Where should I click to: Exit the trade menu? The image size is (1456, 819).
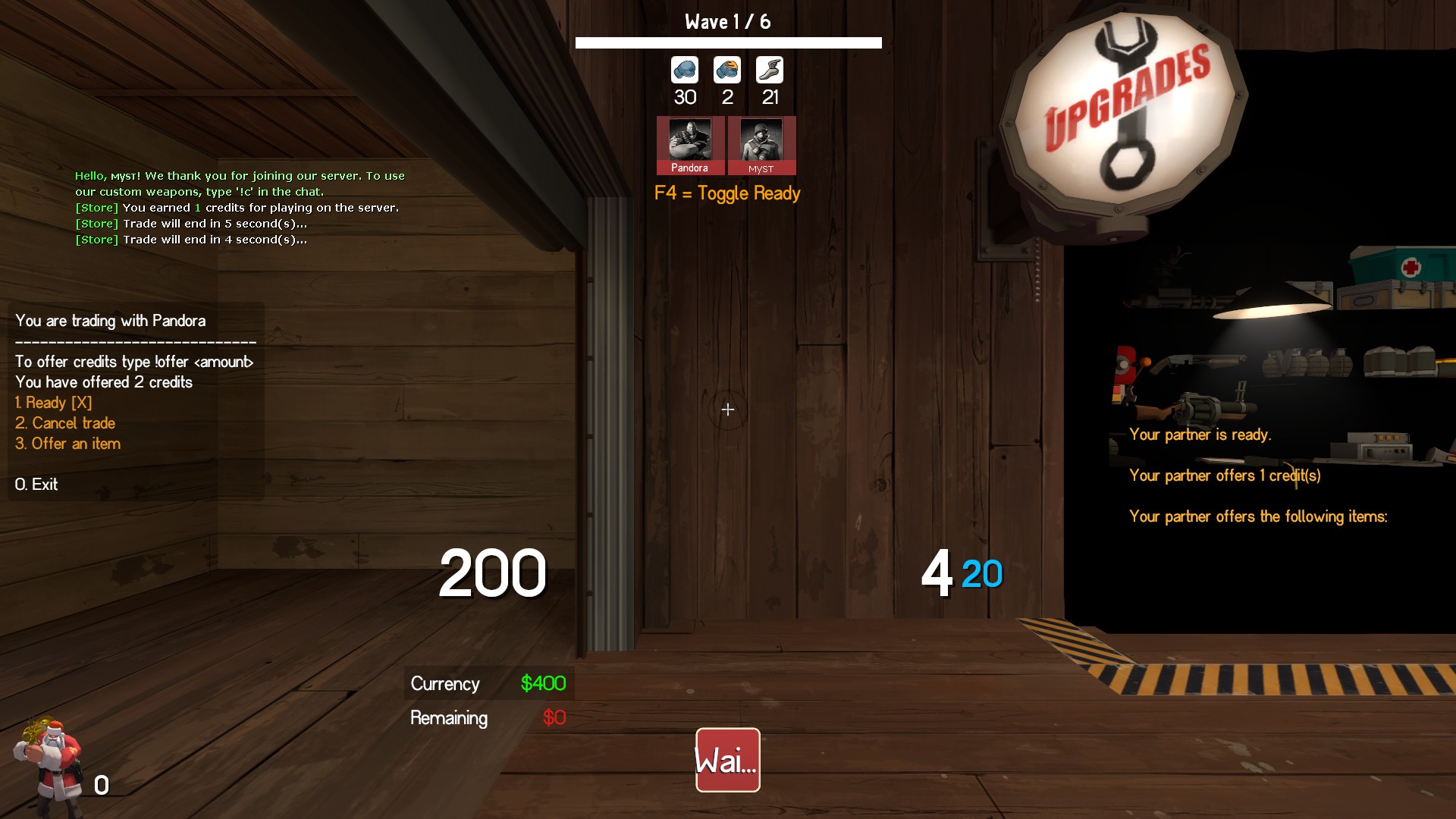[x=36, y=485]
